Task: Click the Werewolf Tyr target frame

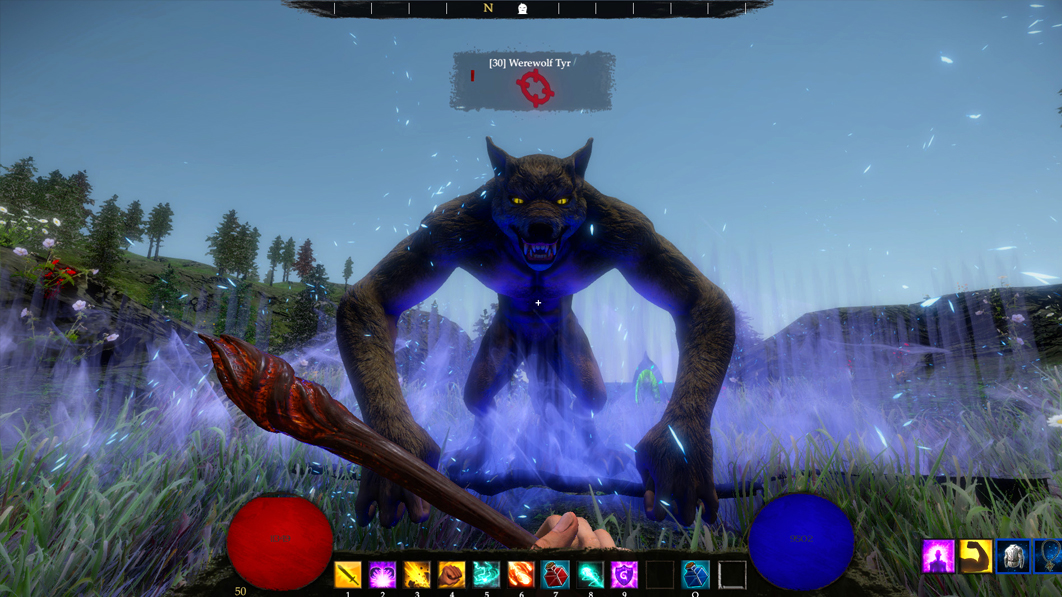Action: point(533,81)
